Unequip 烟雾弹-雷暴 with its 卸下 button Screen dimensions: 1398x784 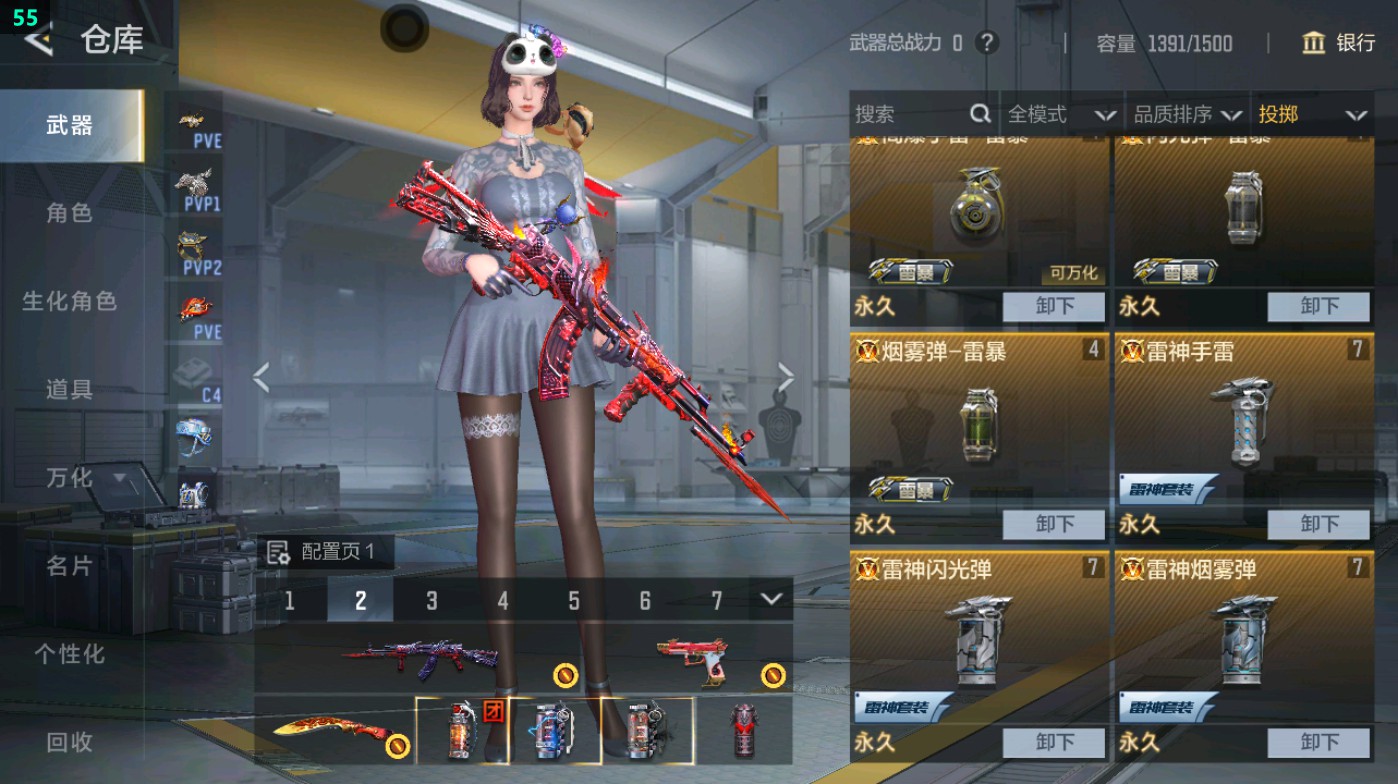click(x=1054, y=524)
